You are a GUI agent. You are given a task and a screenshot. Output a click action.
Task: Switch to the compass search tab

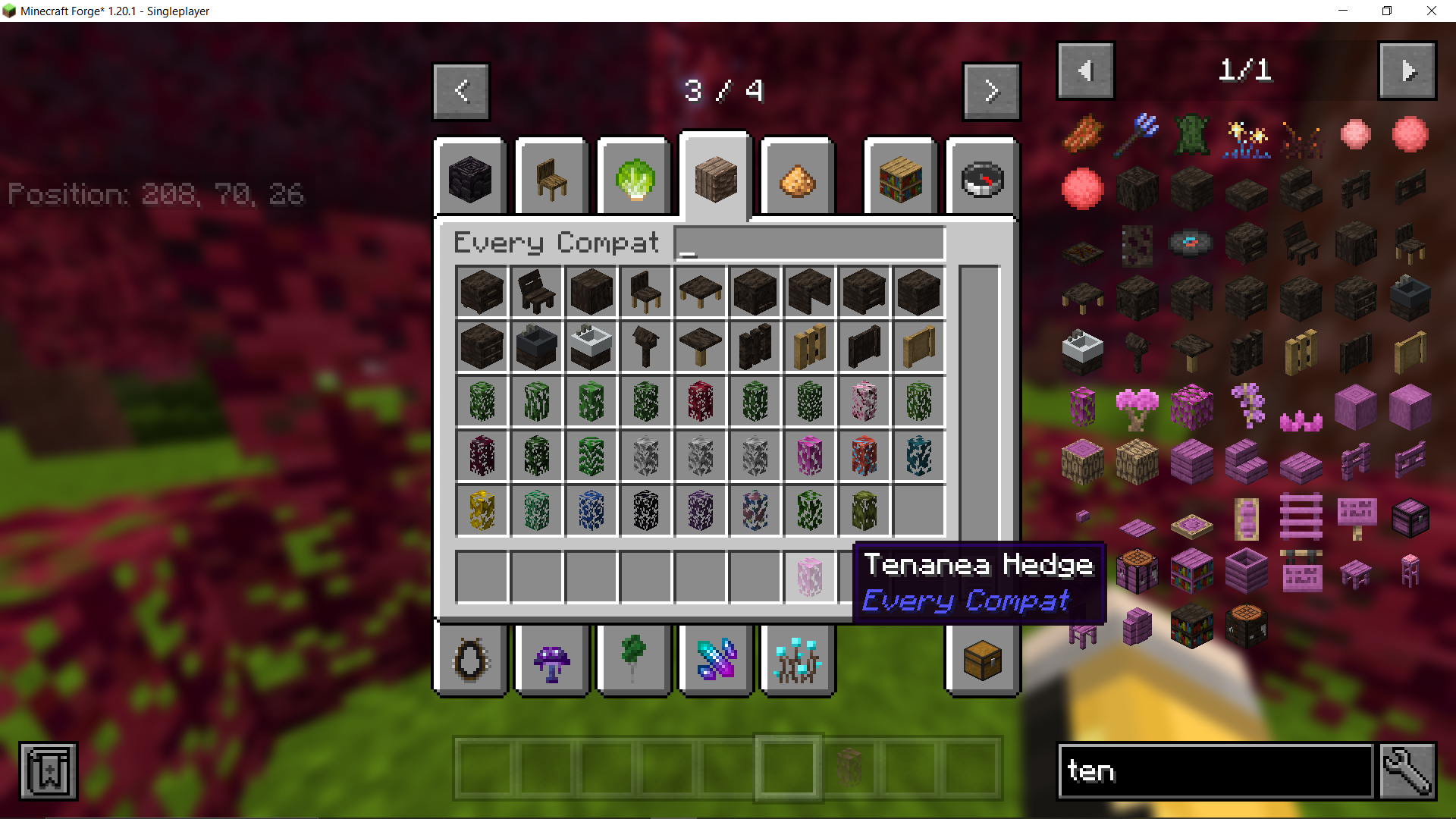point(981,177)
